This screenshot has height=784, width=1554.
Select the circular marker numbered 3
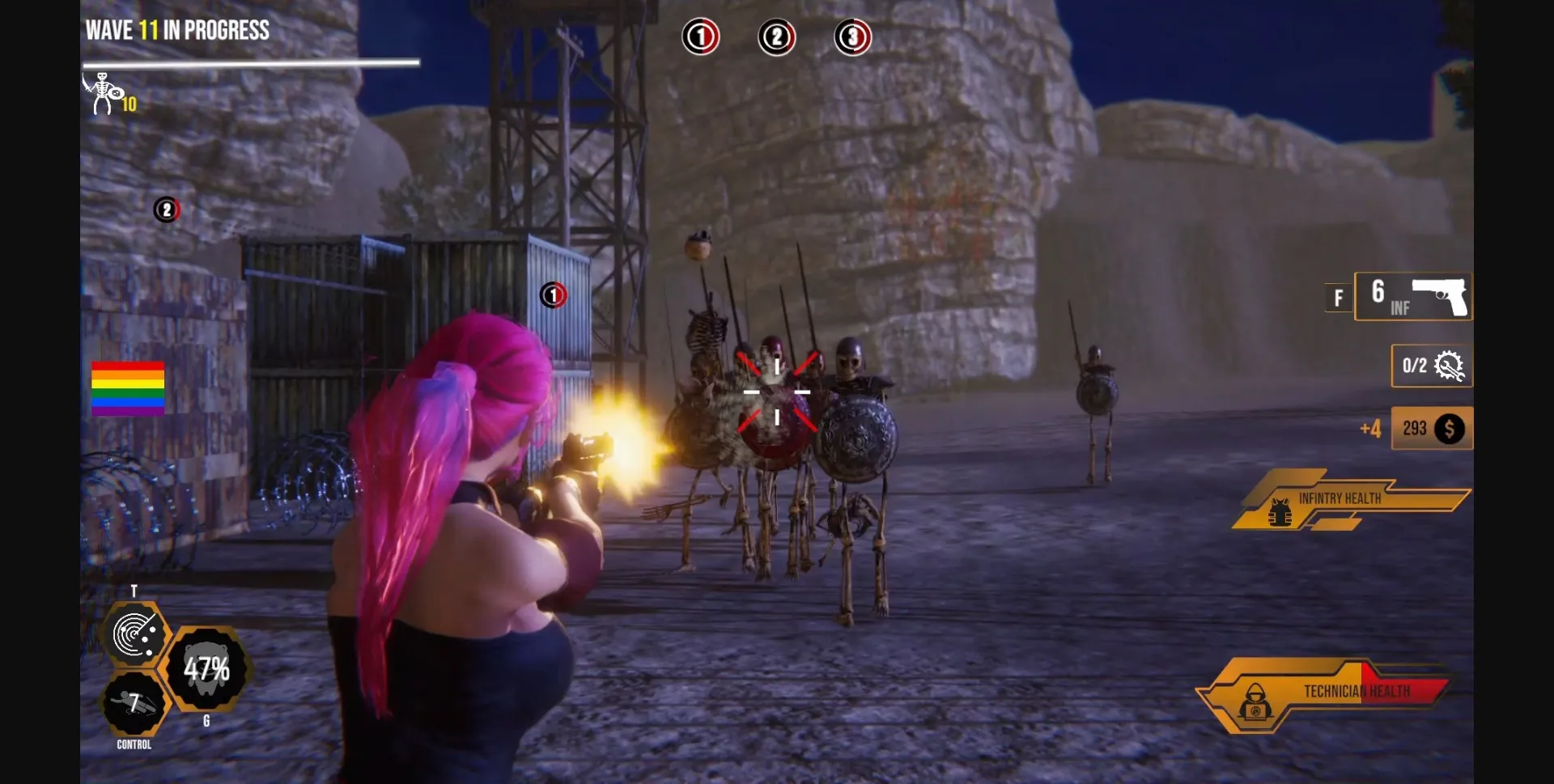[852, 37]
